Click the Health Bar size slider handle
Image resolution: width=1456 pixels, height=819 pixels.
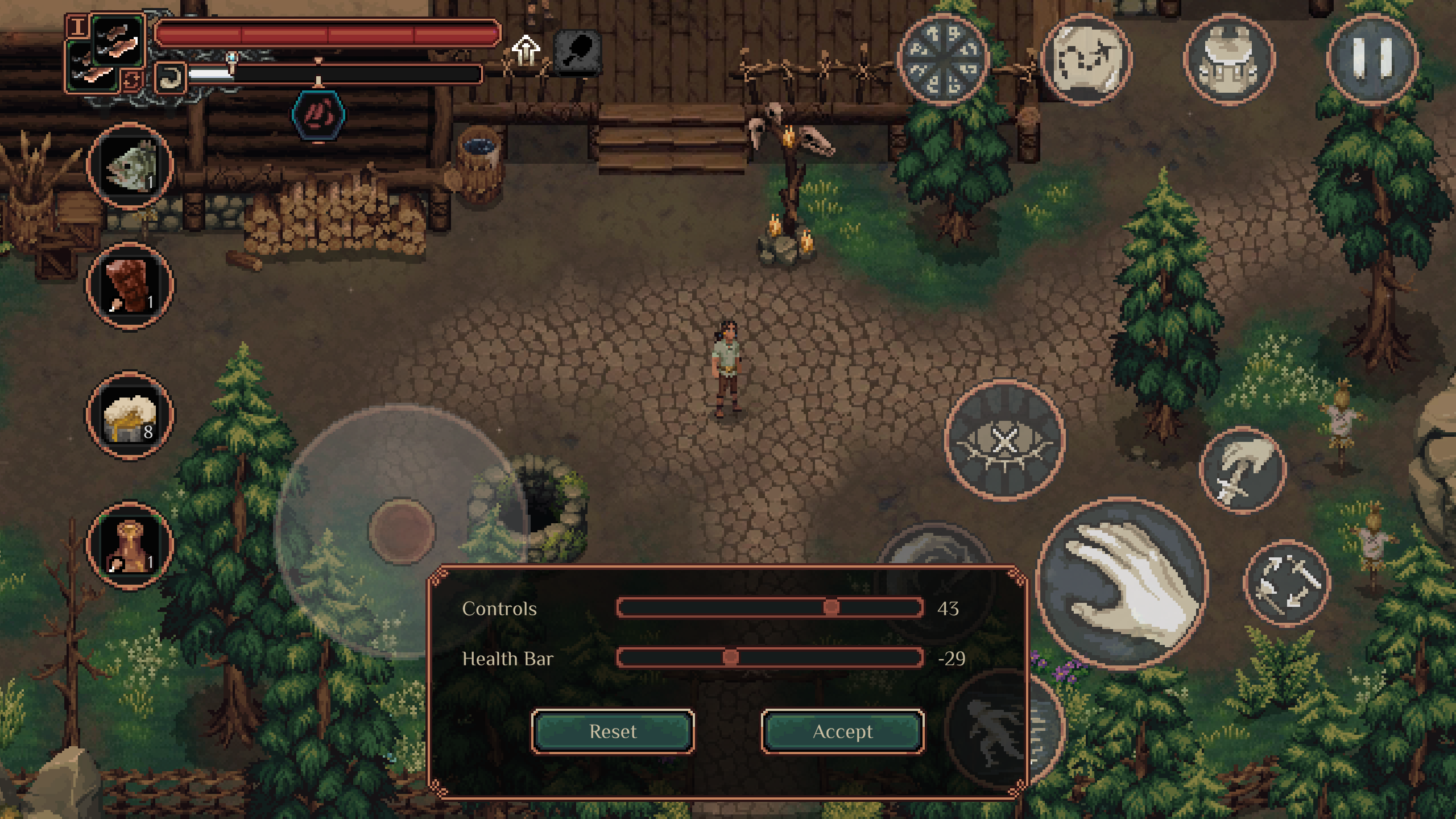[730, 657]
